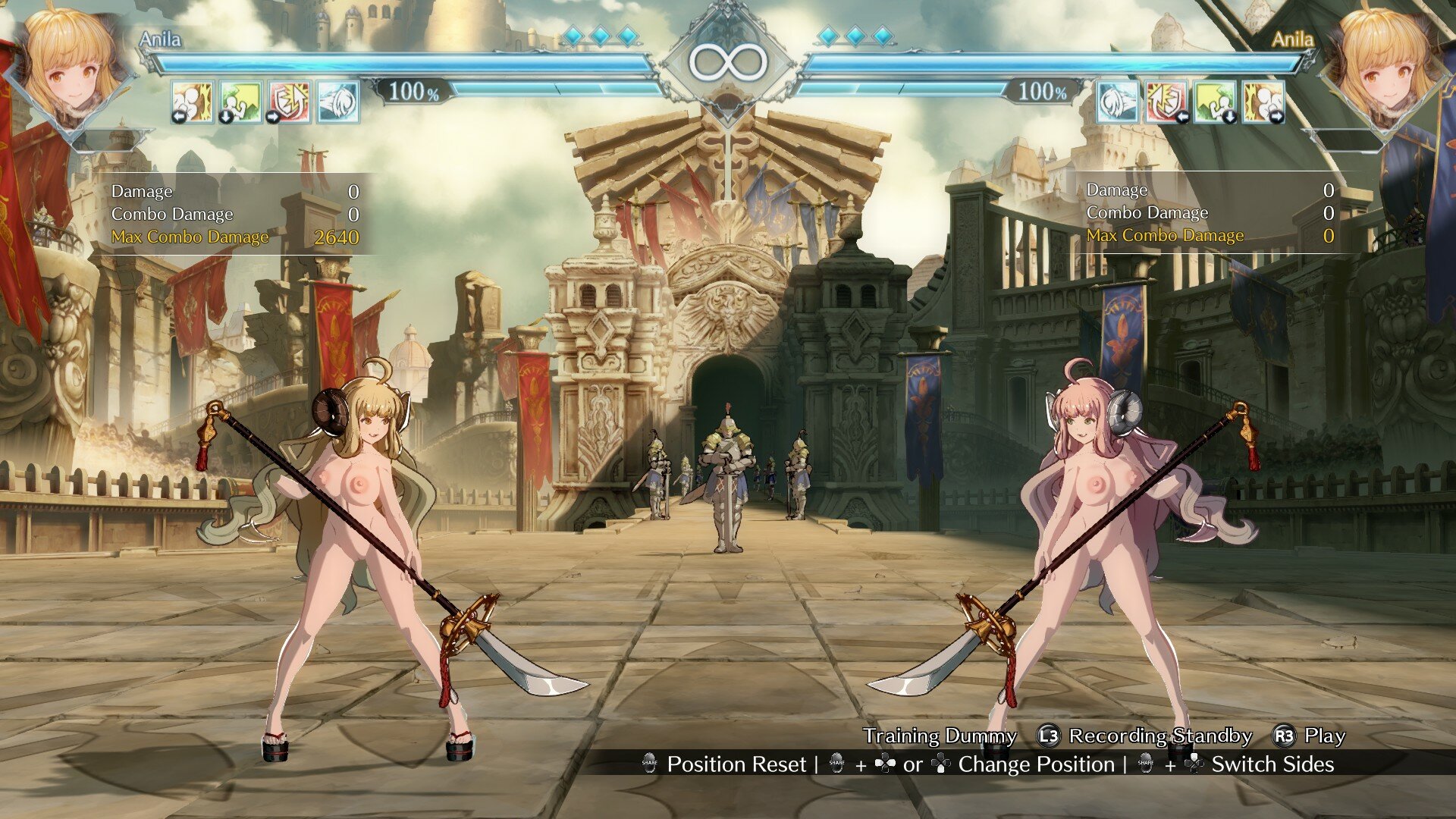
Task: Select player one's orange sheep-cloud skill icon
Action: [x=192, y=102]
